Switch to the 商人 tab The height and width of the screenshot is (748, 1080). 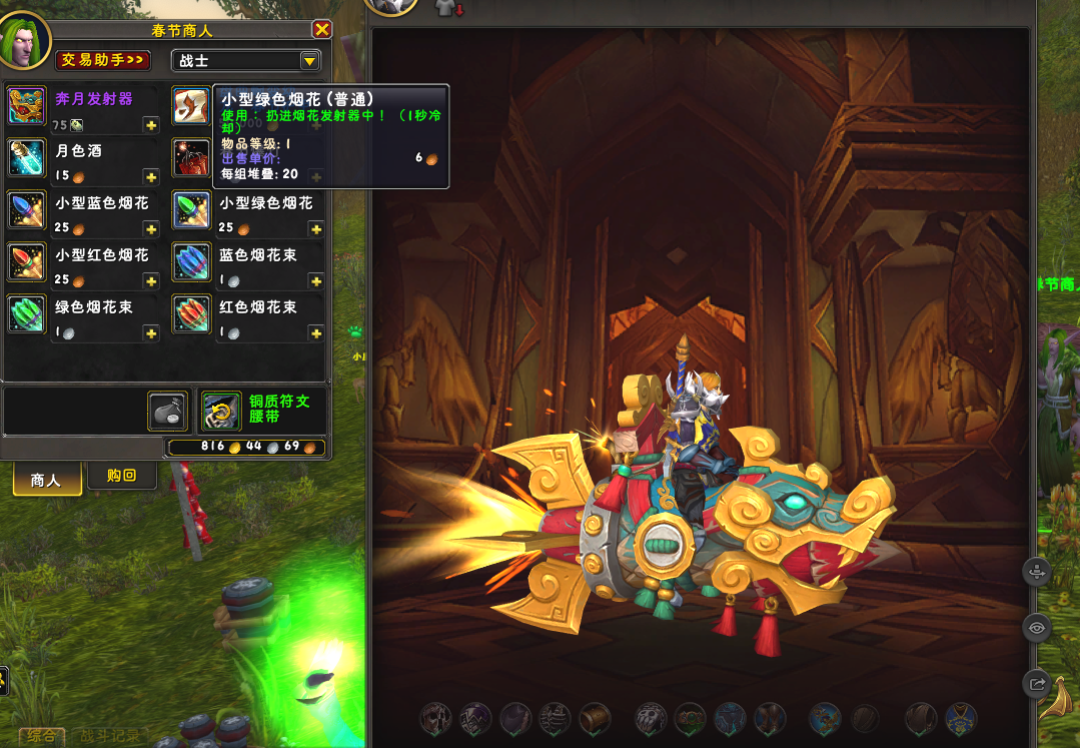click(46, 480)
